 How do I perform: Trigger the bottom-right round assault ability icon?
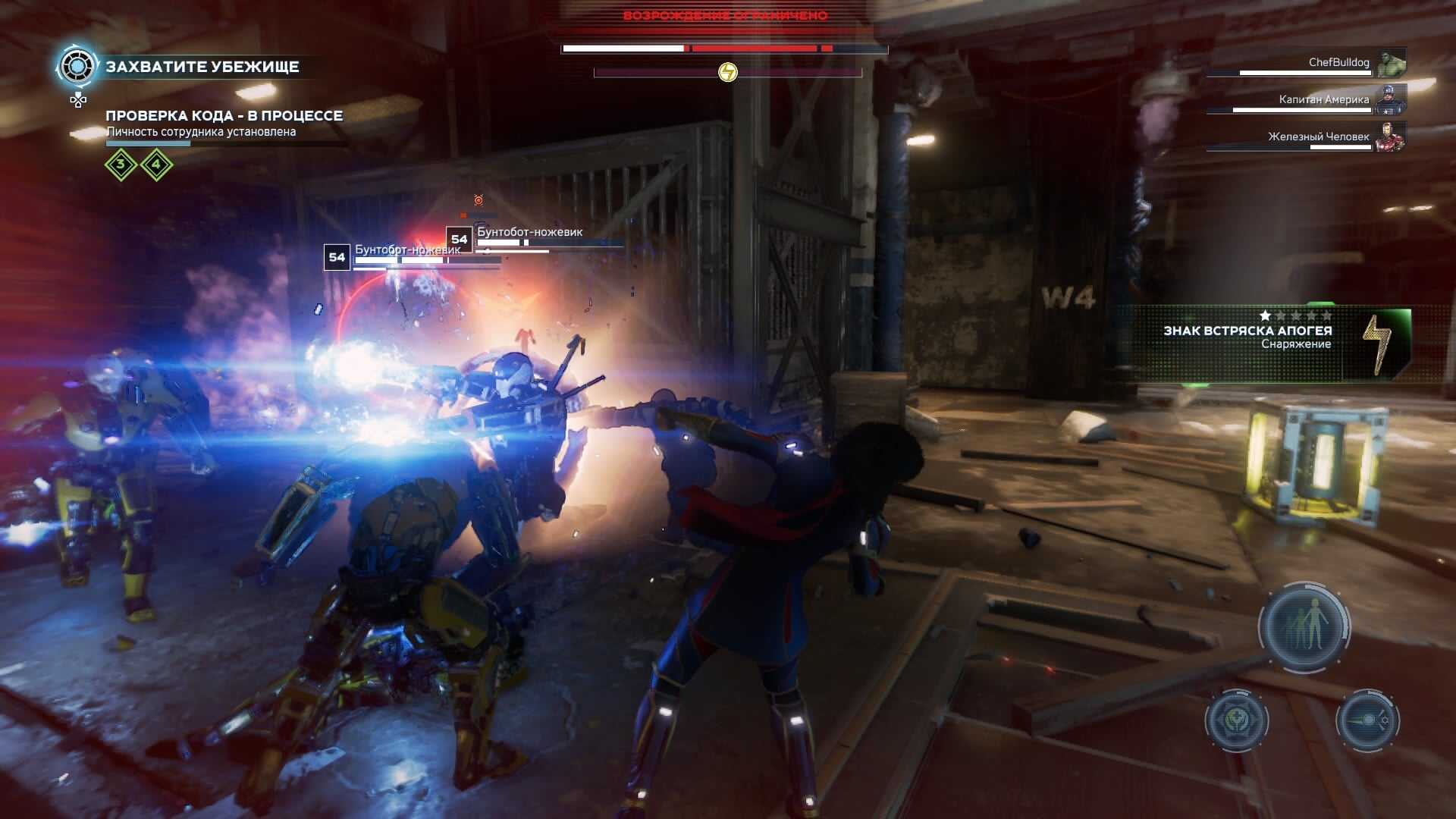pos(1367,720)
